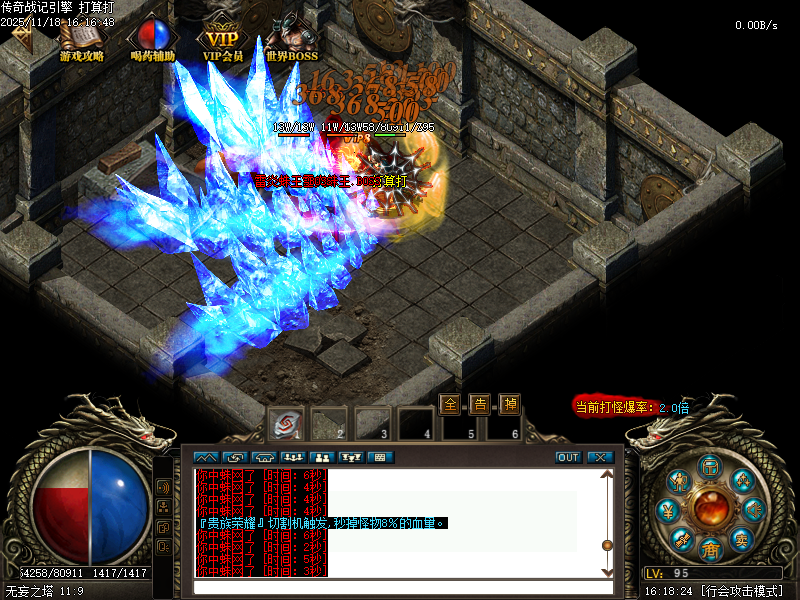The width and height of the screenshot is (800, 600).
Task: Select the red item in hotbar slot 1
Action: pyautogui.click(x=286, y=424)
